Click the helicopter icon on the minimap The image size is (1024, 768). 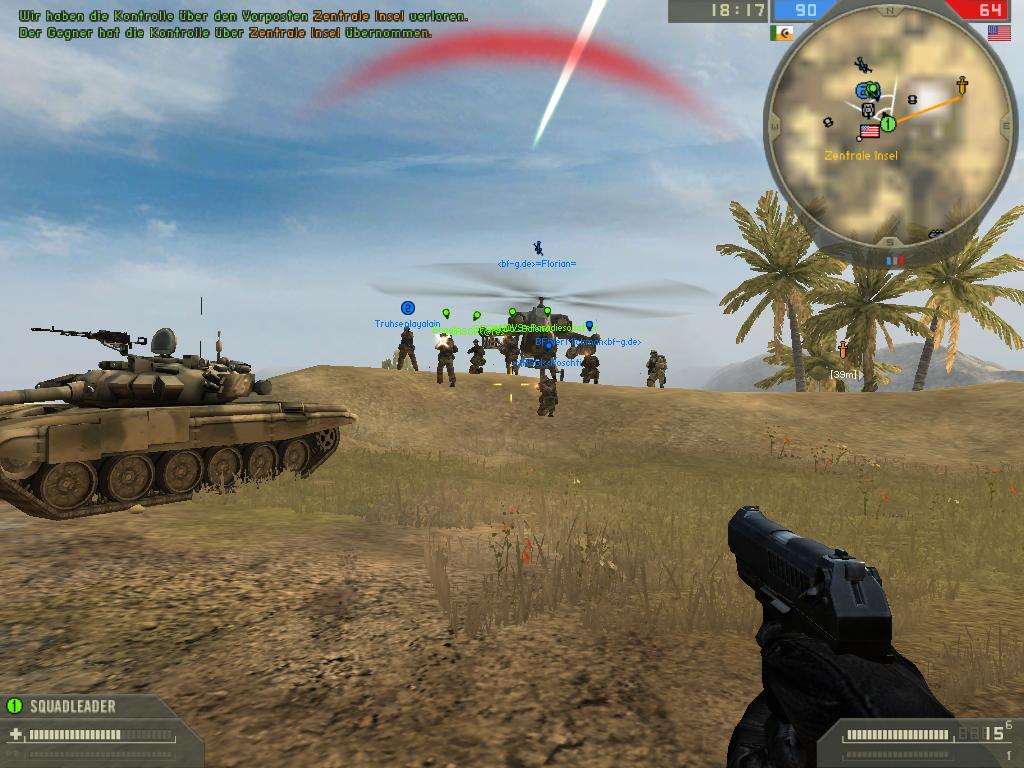pos(861,66)
